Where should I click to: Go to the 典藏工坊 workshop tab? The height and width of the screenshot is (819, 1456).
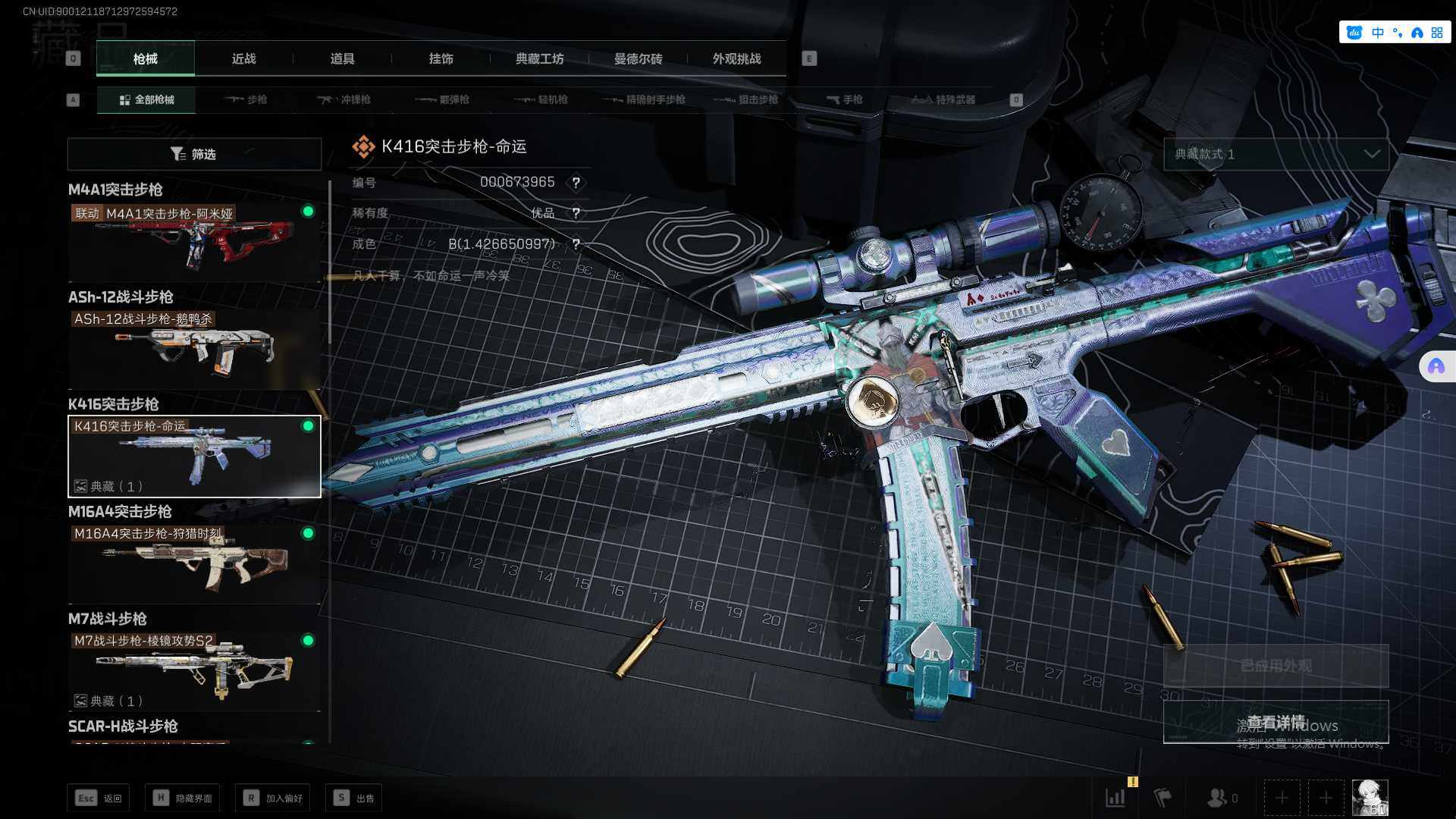[539, 58]
